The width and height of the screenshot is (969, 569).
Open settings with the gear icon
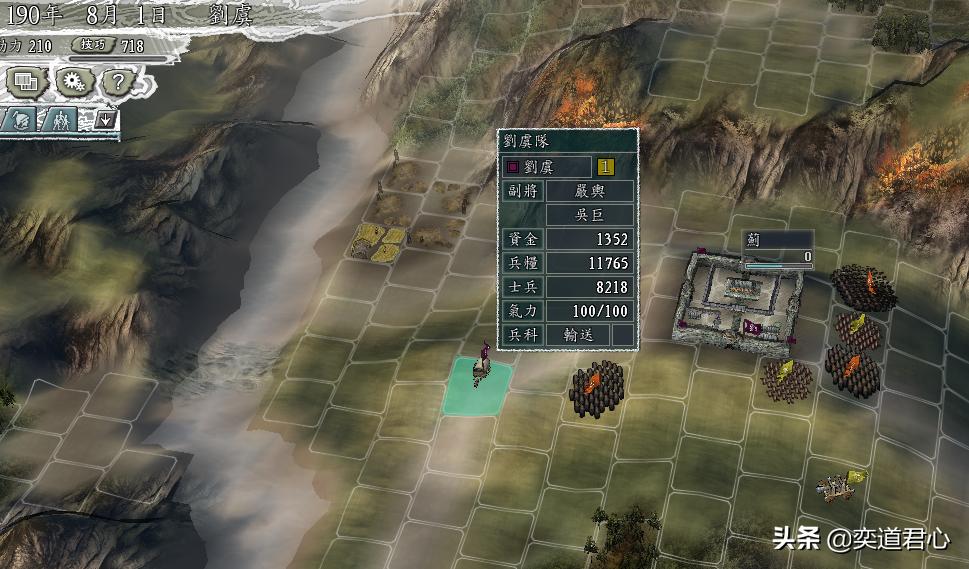coord(72,81)
